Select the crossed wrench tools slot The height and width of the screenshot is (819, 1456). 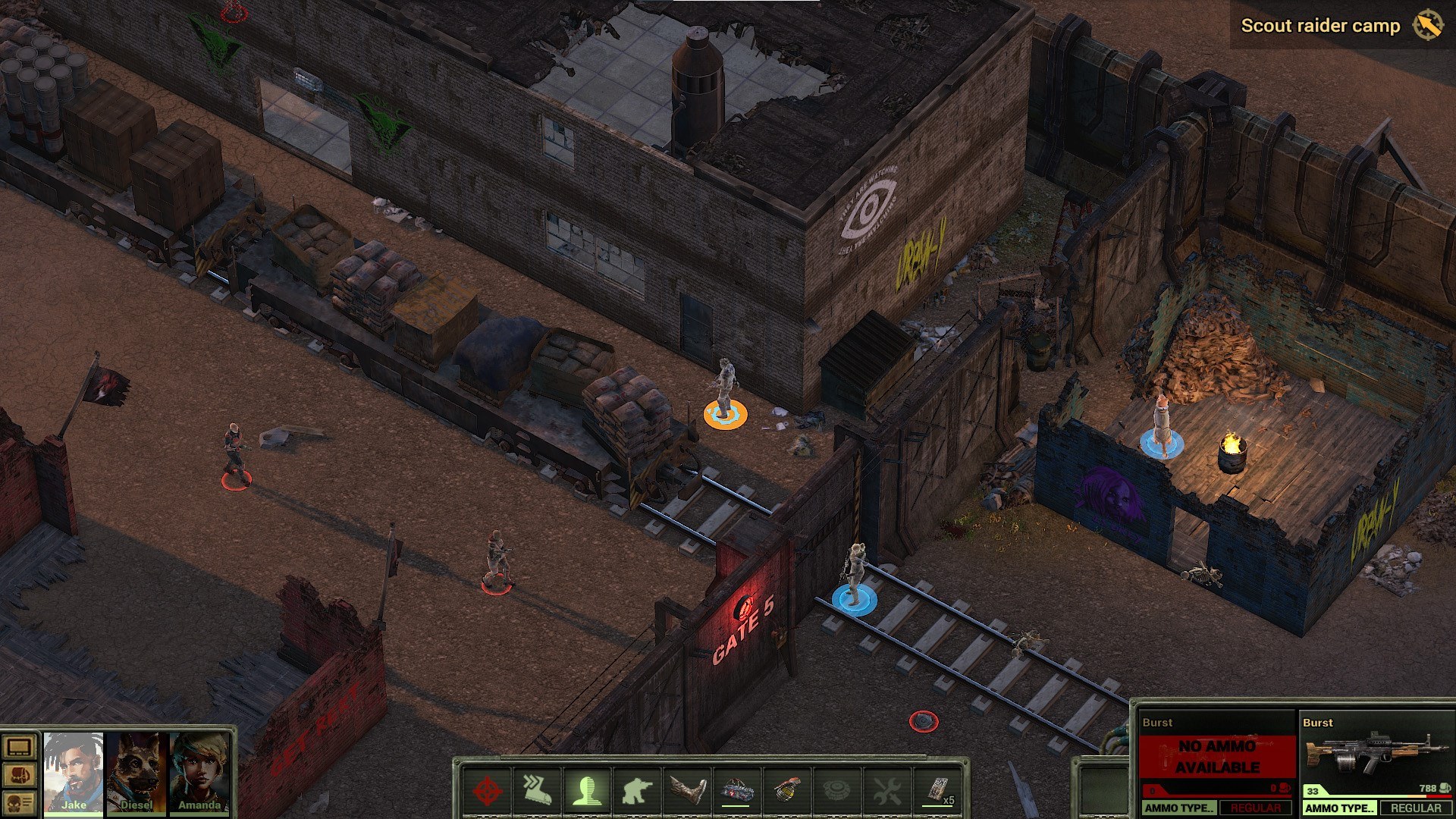pyautogui.click(x=886, y=791)
